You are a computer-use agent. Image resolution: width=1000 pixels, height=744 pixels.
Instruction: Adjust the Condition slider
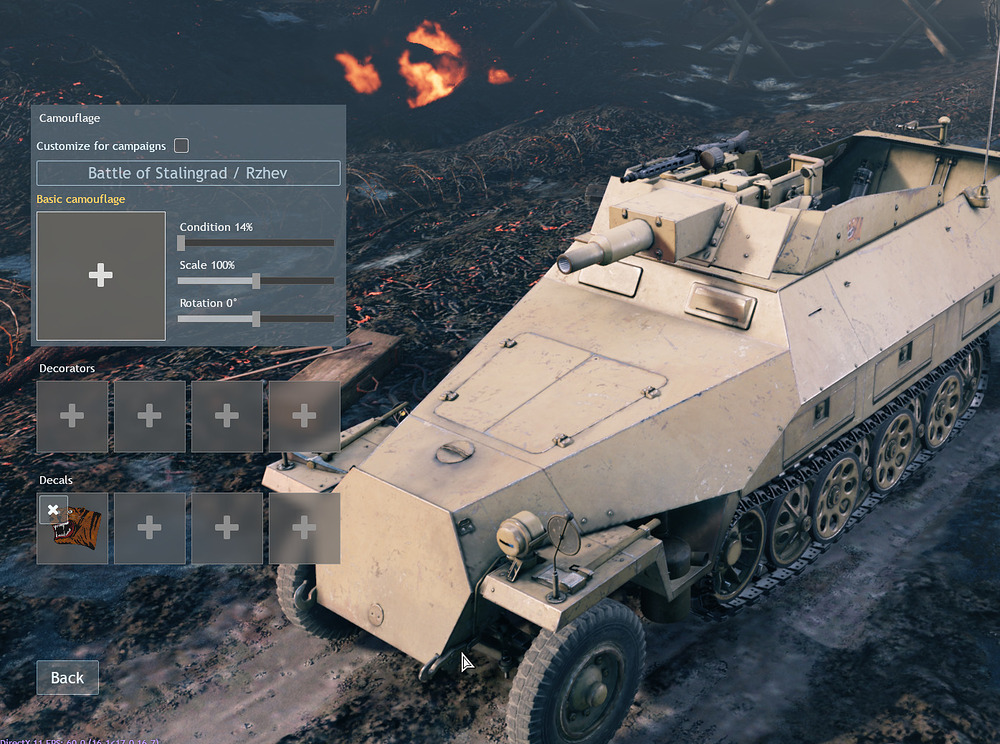click(x=181, y=242)
